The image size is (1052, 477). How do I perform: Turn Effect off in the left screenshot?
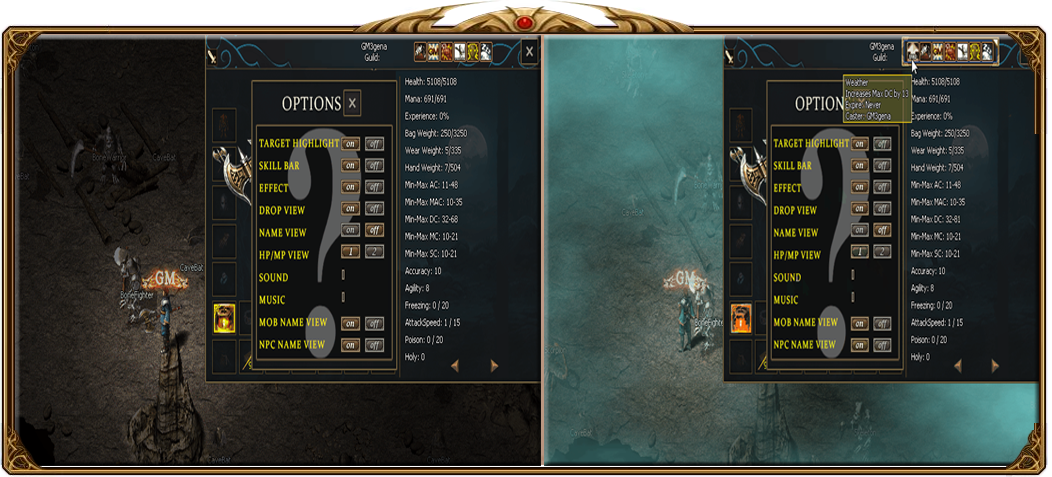pos(374,187)
